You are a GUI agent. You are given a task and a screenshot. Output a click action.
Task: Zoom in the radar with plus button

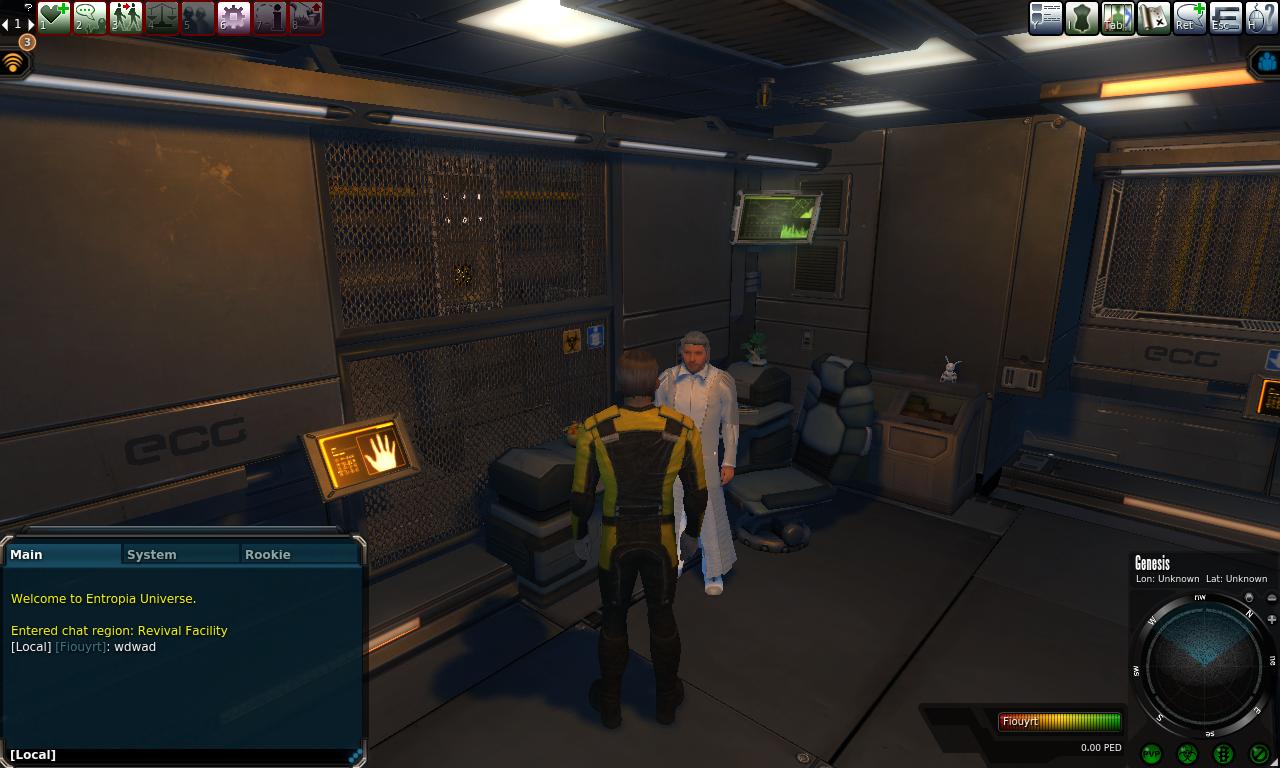pyautogui.click(x=1272, y=620)
